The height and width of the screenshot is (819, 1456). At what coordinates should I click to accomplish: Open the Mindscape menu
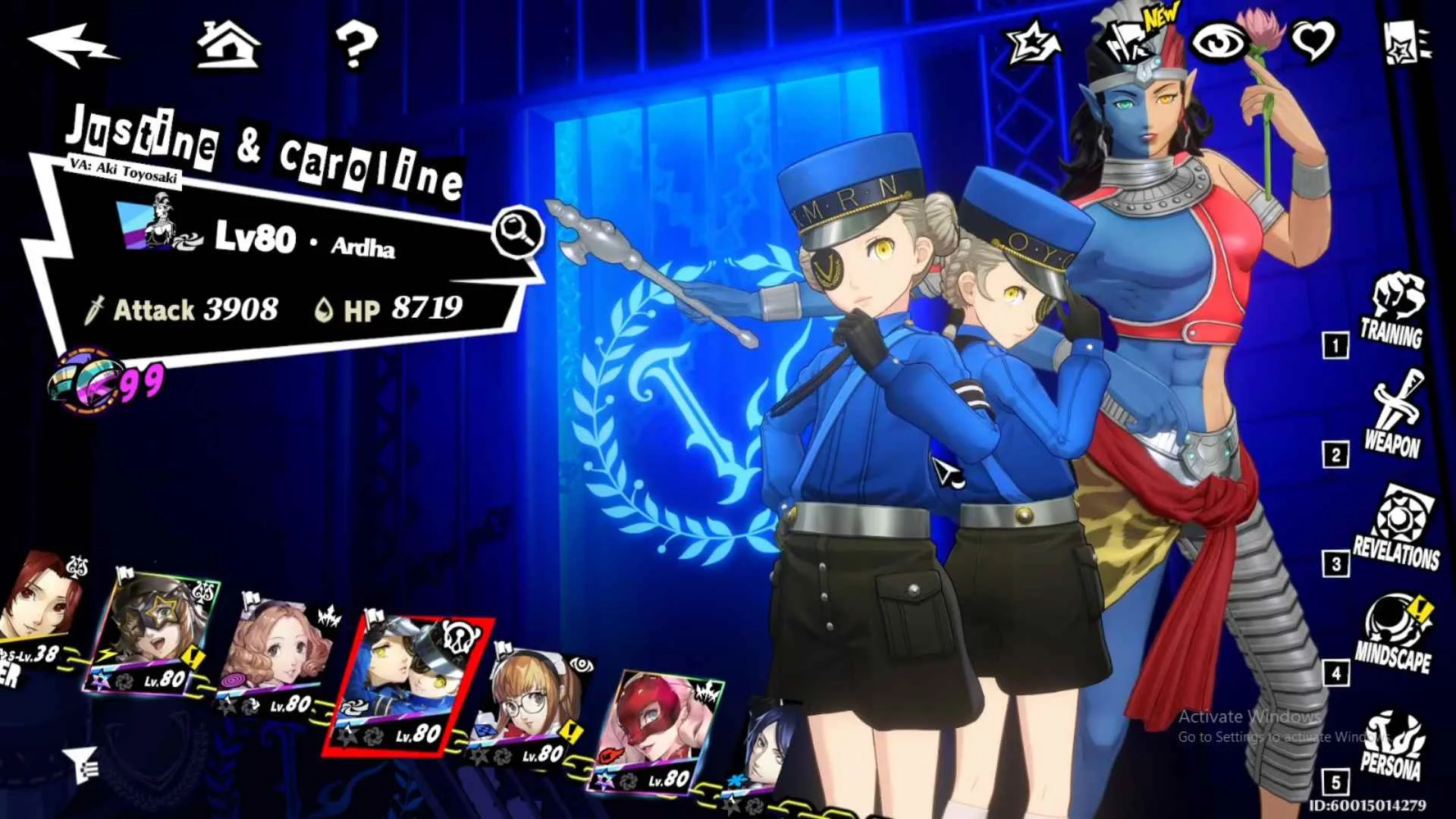click(1395, 635)
